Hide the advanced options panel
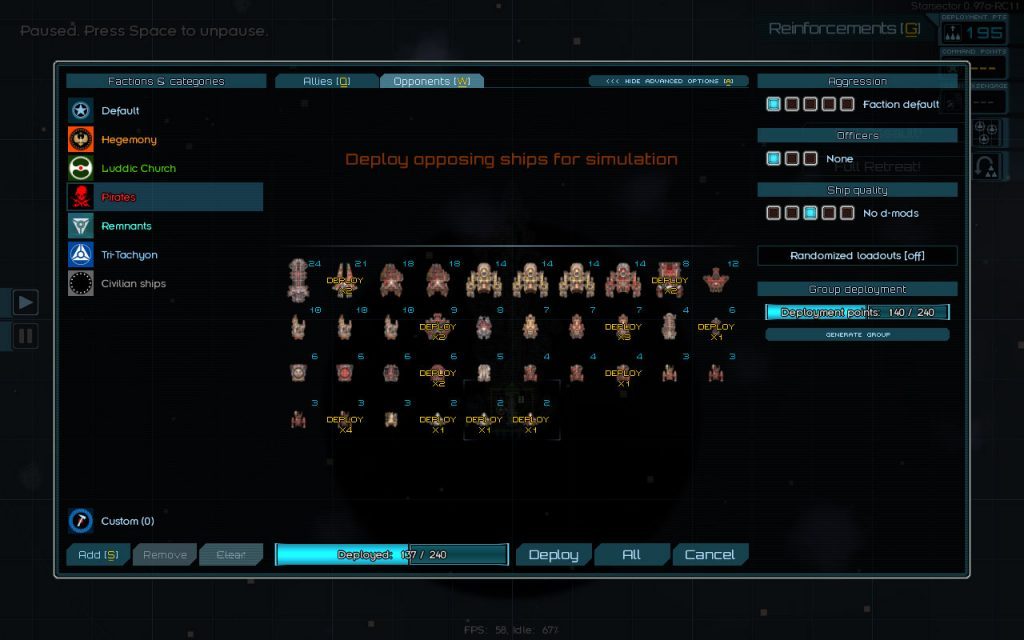This screenshot has height=640, width=1024. [x=669, y=81]
